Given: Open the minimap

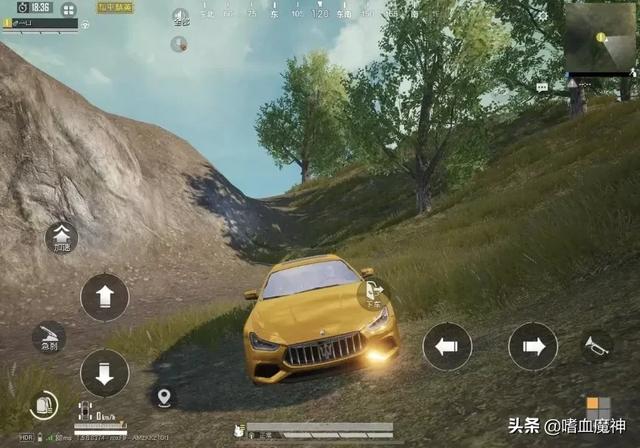Looking at the screenshot, I should (599, 38).
